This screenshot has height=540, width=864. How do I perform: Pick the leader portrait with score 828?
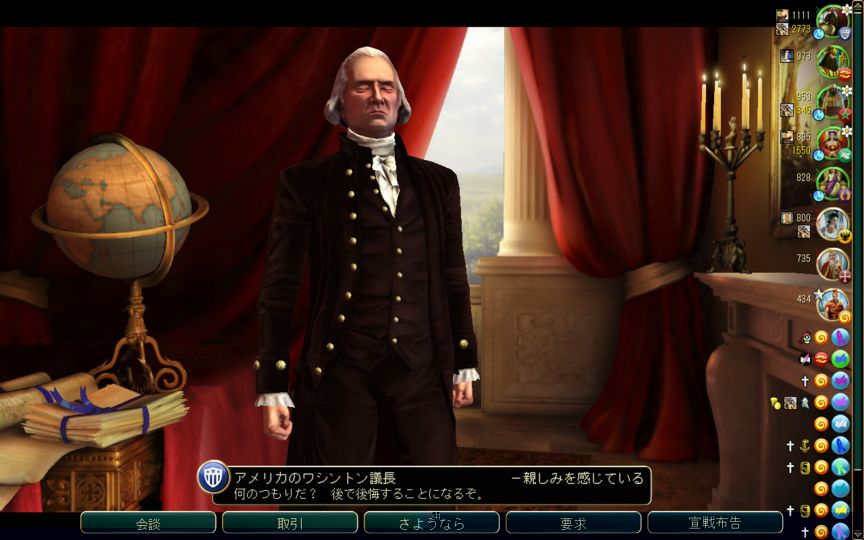(832, 183)
